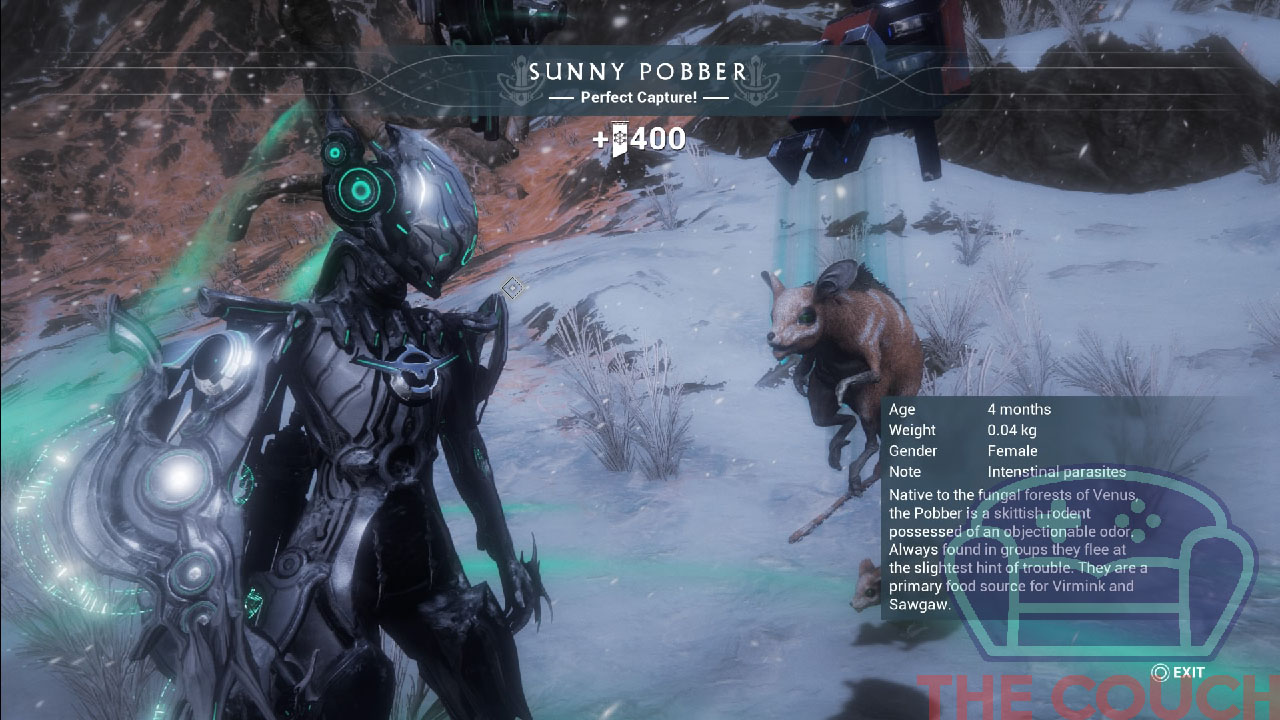The image size is (1280, 720).
Task: Select the Sunny Pobber title banner
Action: (639, 71)
